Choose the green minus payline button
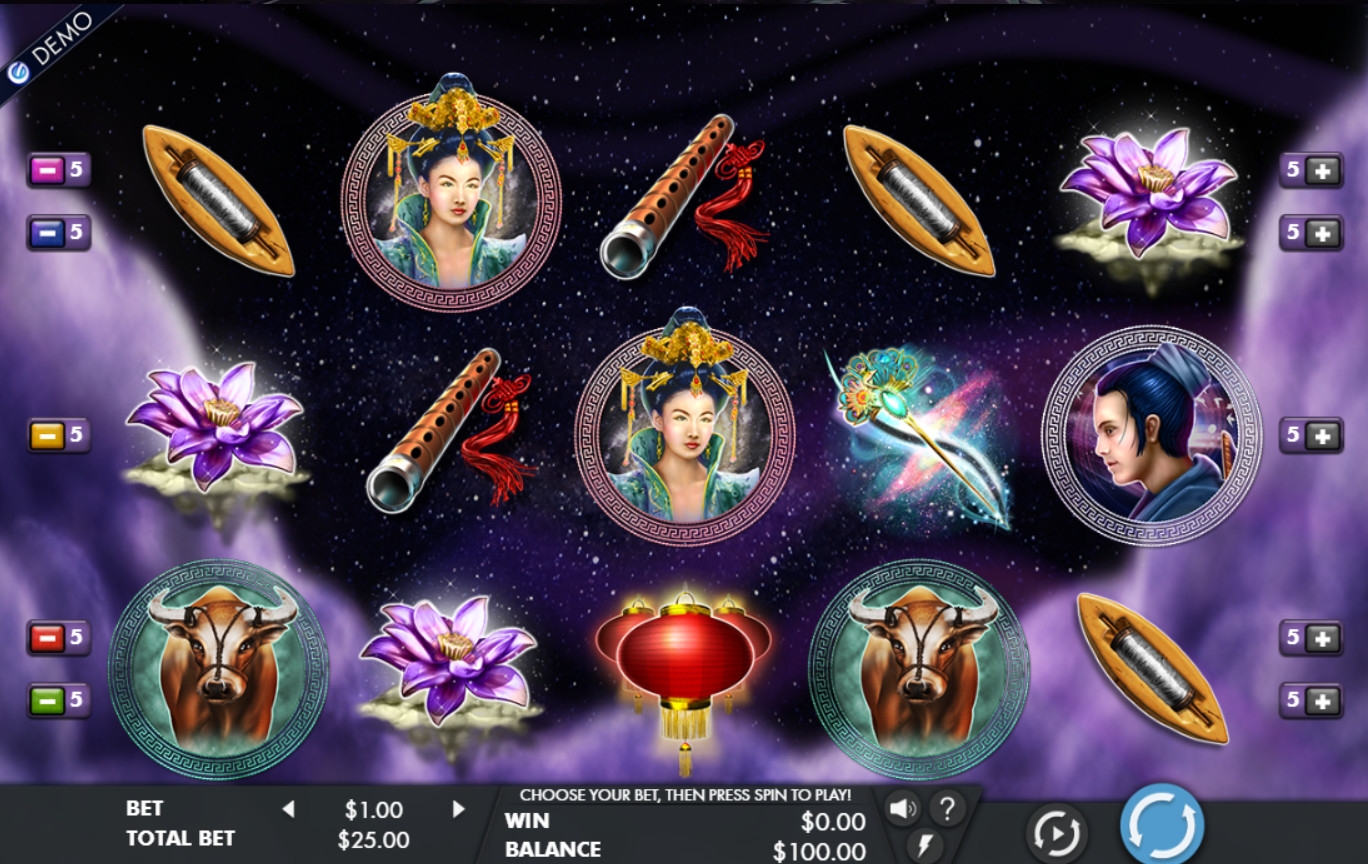 [x=47, y=699]
